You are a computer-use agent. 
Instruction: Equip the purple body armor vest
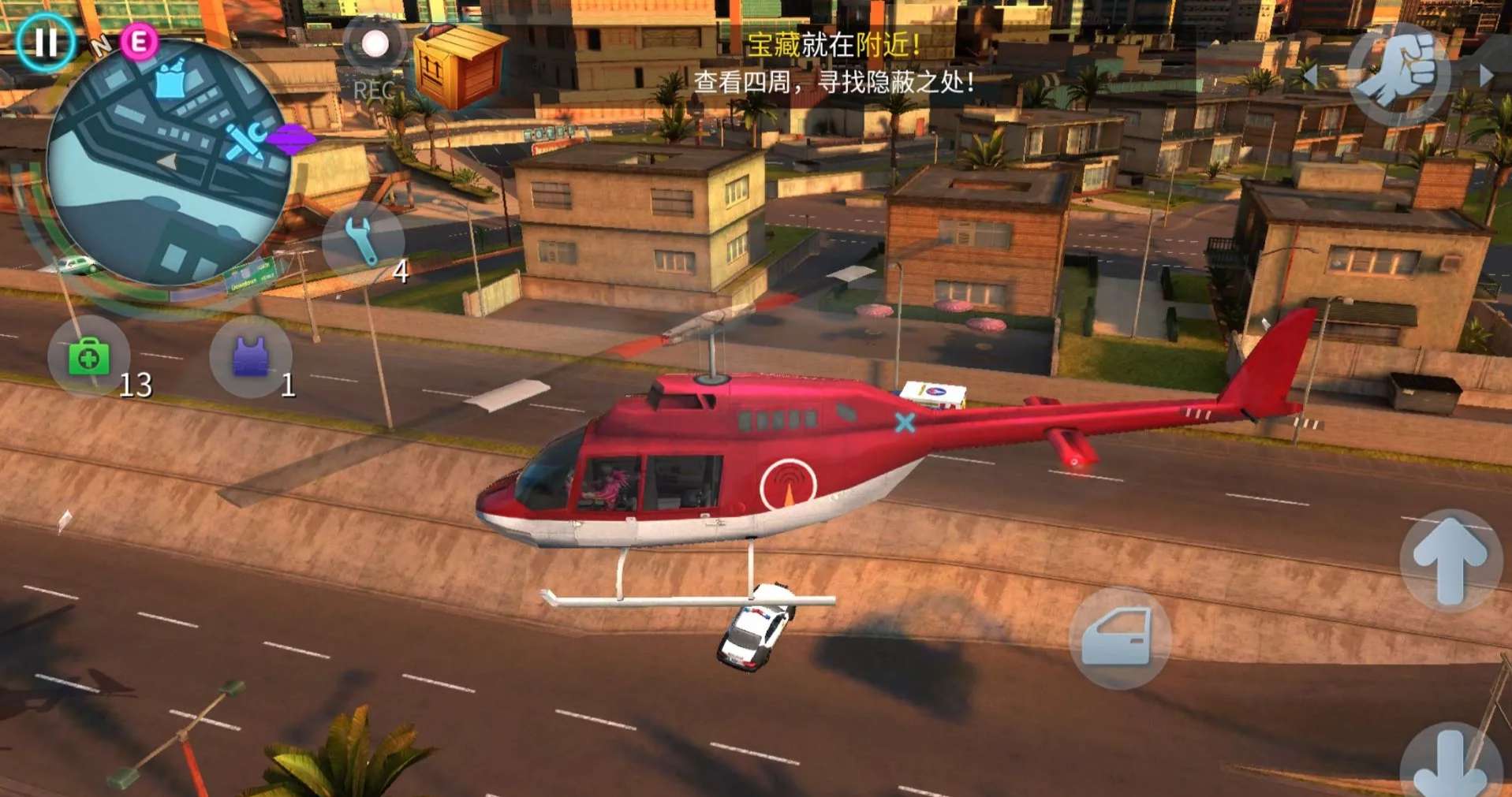click(251, 356)
